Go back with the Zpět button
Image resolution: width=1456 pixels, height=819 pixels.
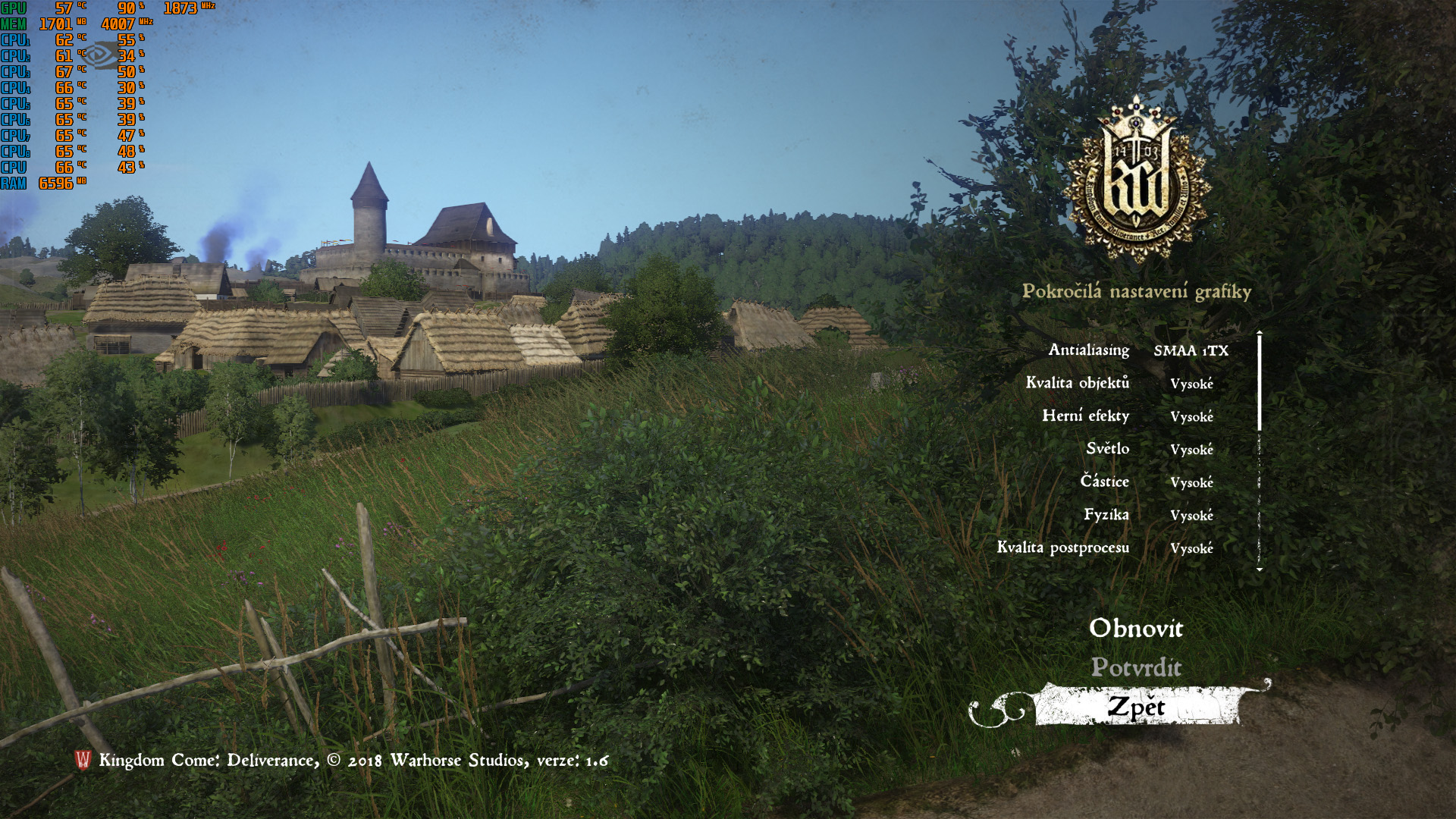pos(1135,707)
